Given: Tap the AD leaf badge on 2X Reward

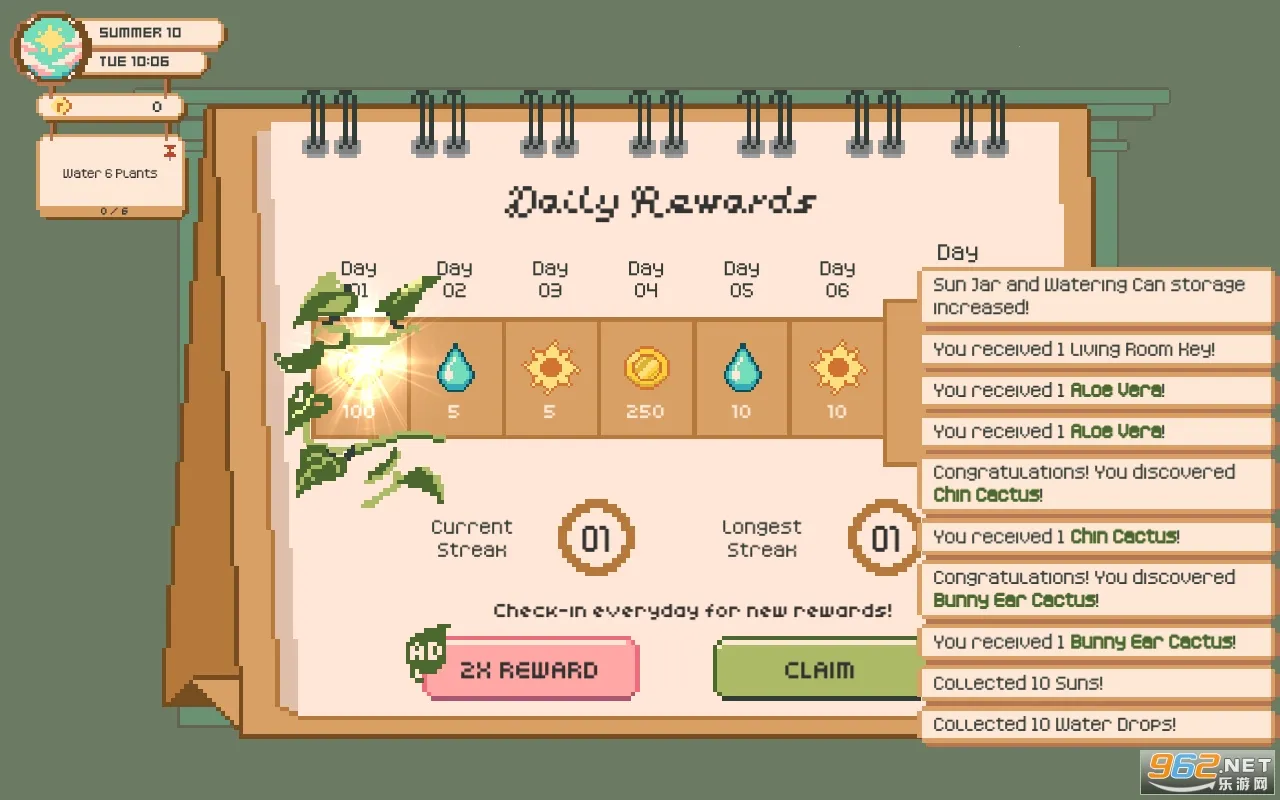Looking at the screenshot, I should pos(428,654).
